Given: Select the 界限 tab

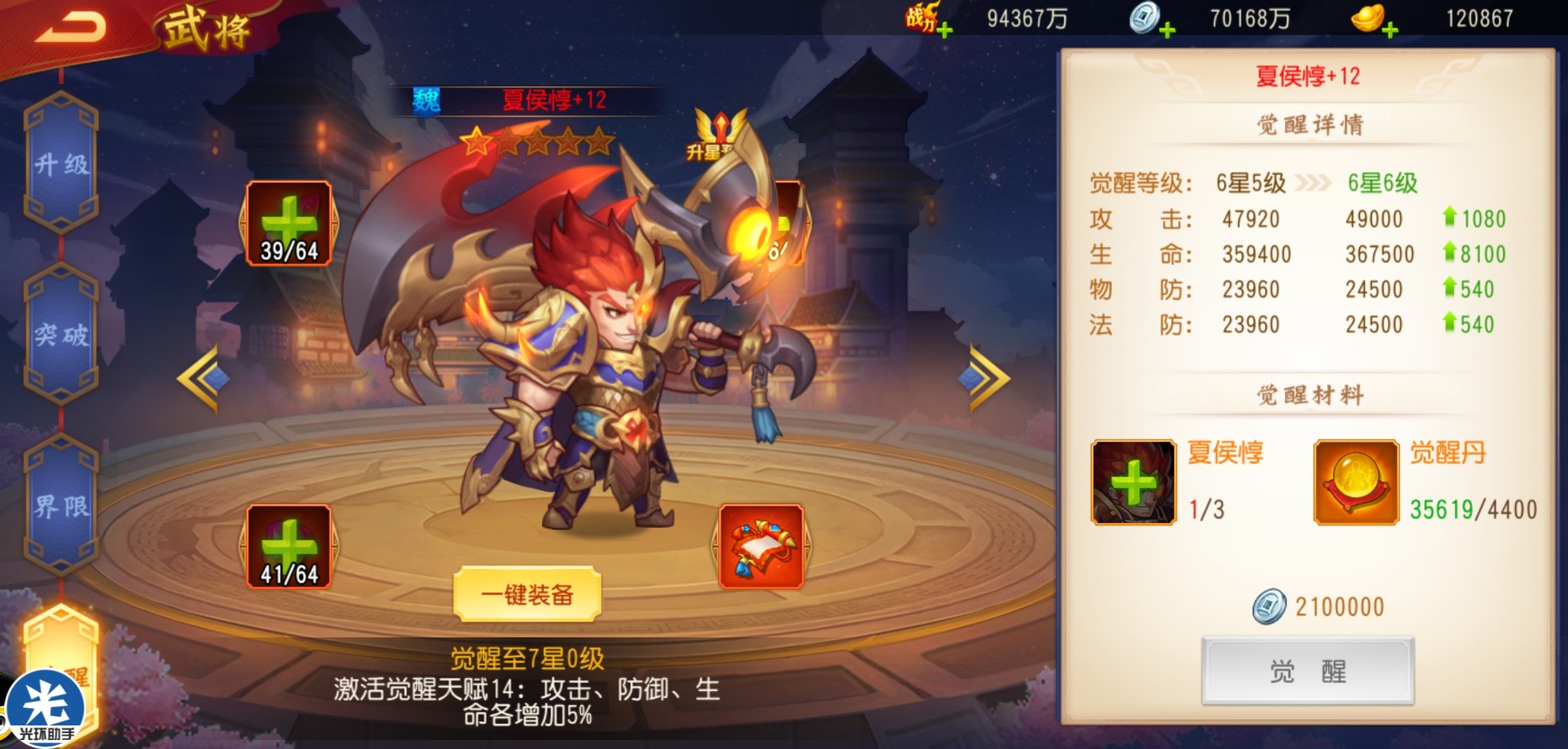Looking at the screenshot, I should (x=61, y=506).
